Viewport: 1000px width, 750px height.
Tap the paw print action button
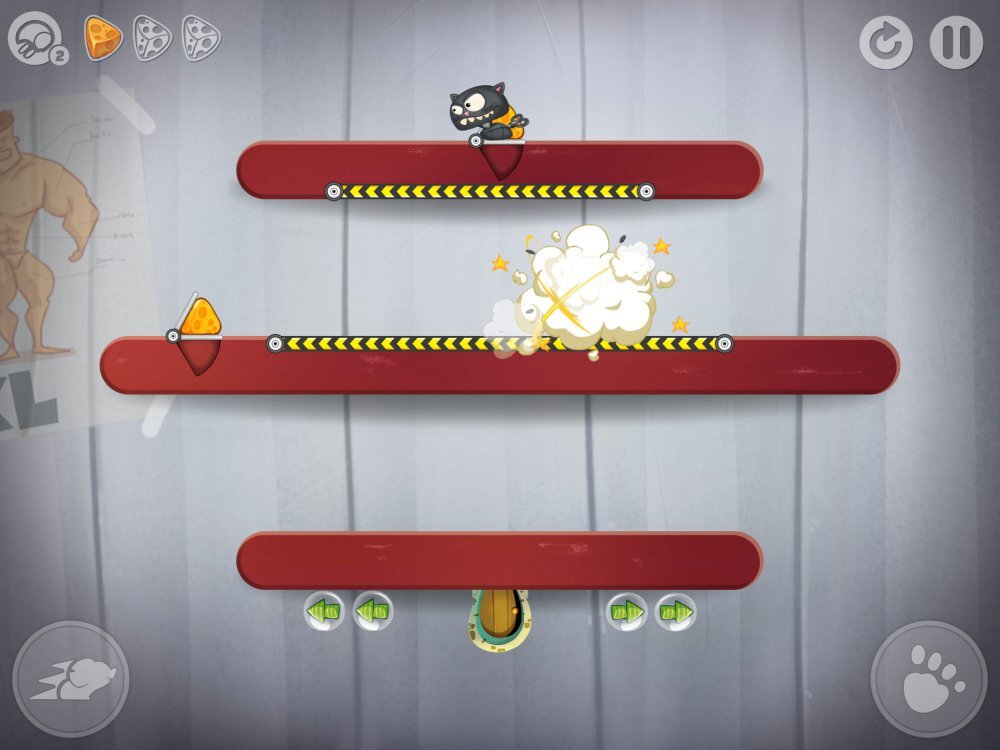coord(929,679)
